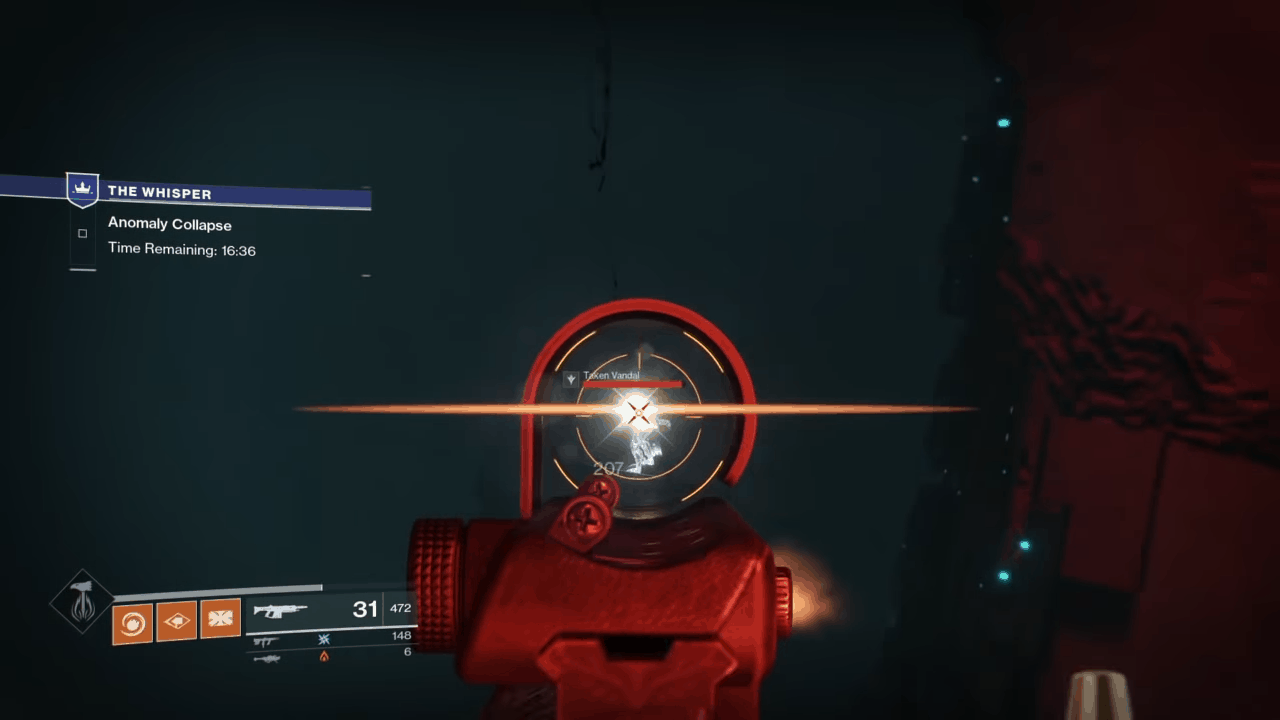Click the melee ability buff icon
The width and height of the screenshot is (1280, 720).
tap(177, 620)
